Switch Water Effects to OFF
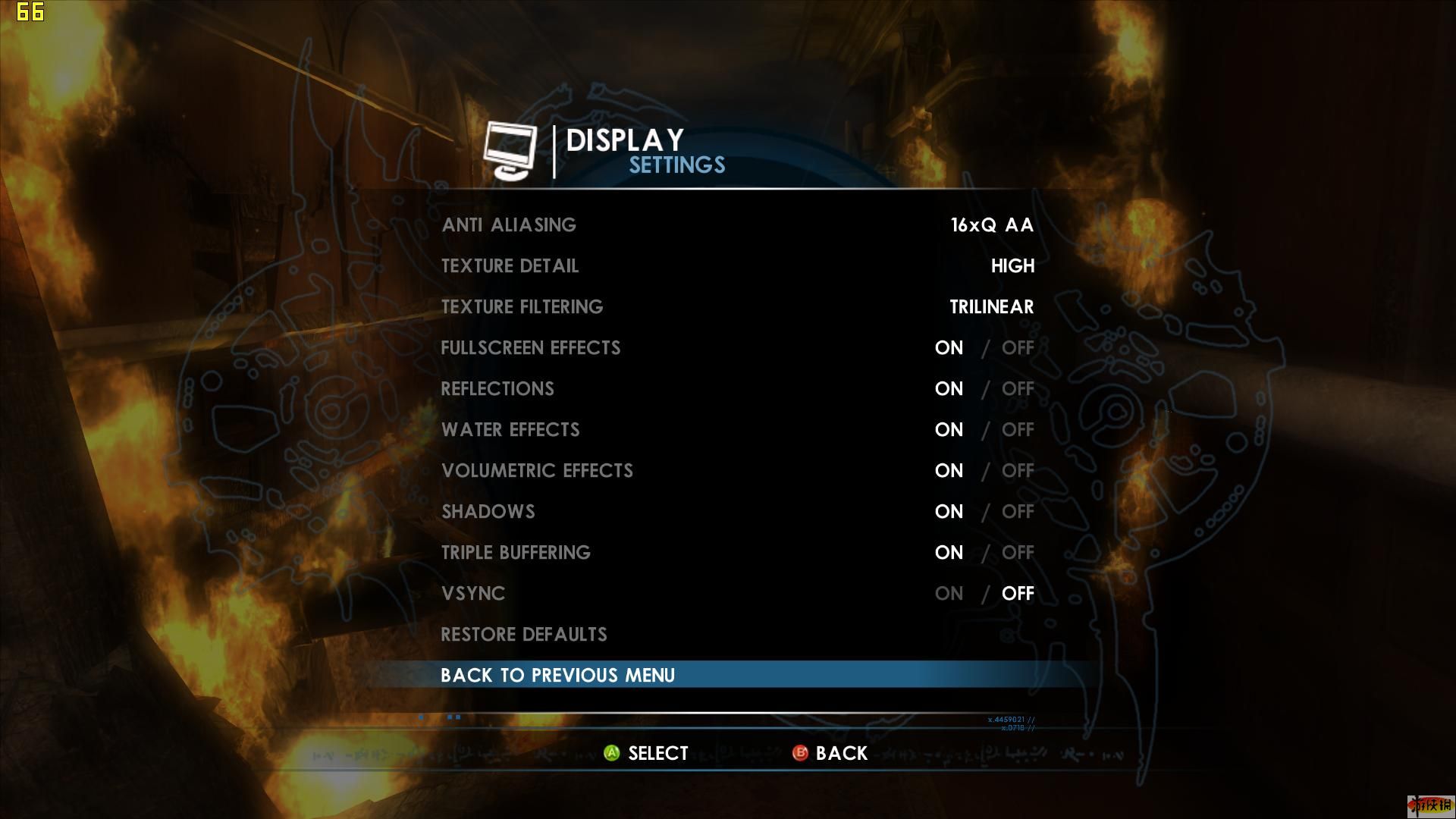Screen dimensions: 1456x819 pyautogui.click(x=1018, y=430)
